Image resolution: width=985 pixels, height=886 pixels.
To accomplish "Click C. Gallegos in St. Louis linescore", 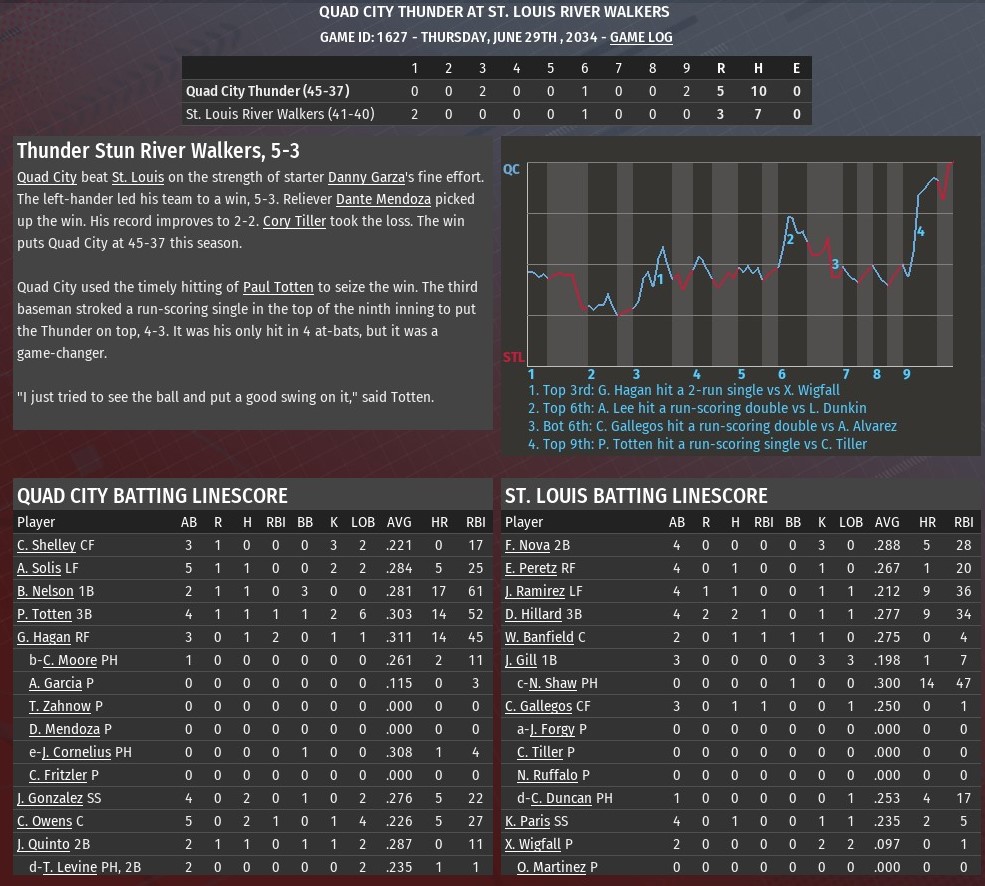I will pos(538,706).
